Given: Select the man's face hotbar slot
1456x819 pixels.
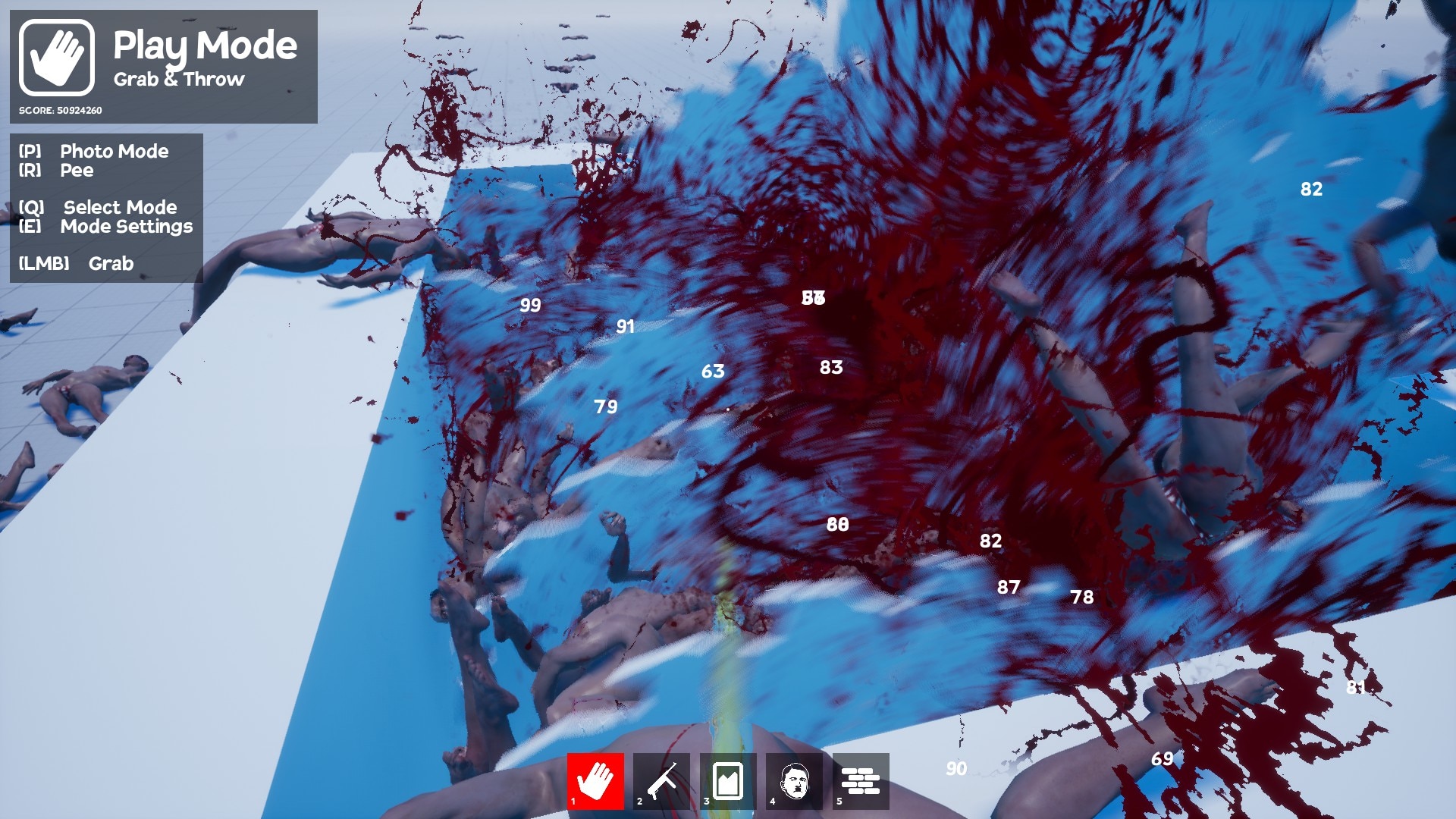Looking at the screenshot, I should pyautogui.click(x=794, y=780).
